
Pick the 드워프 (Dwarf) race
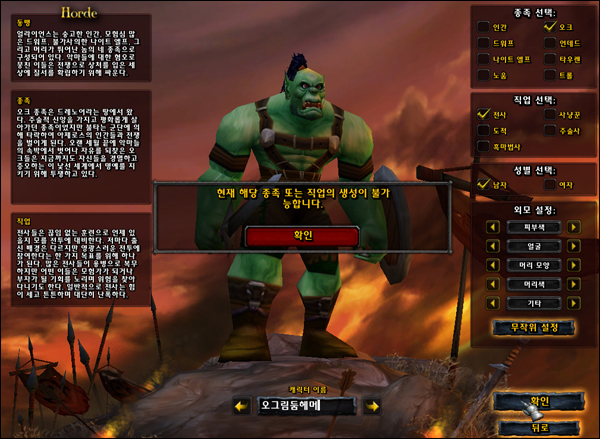[485, 44]
